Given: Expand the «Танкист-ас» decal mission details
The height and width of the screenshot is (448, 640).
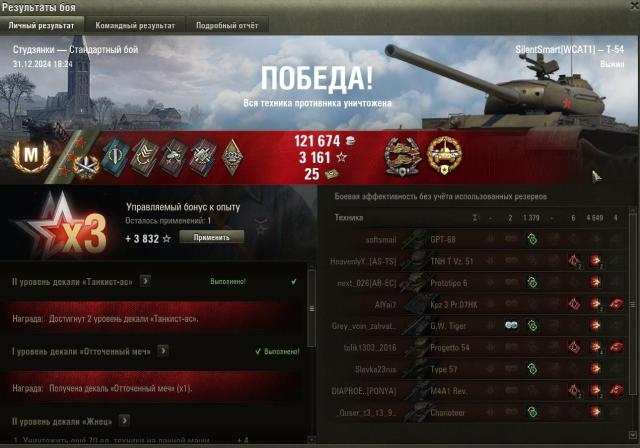Looking at the screenshot, I should pos(146,282).
